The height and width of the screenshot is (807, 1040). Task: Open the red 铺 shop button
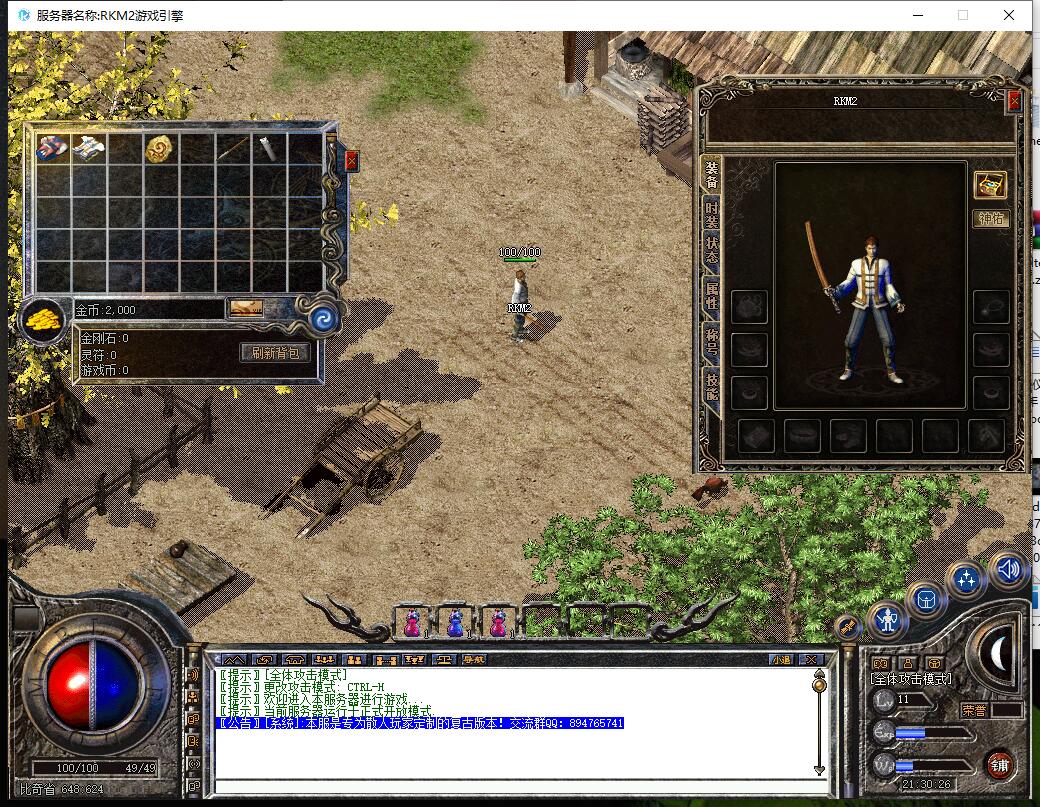click(998, 766)
